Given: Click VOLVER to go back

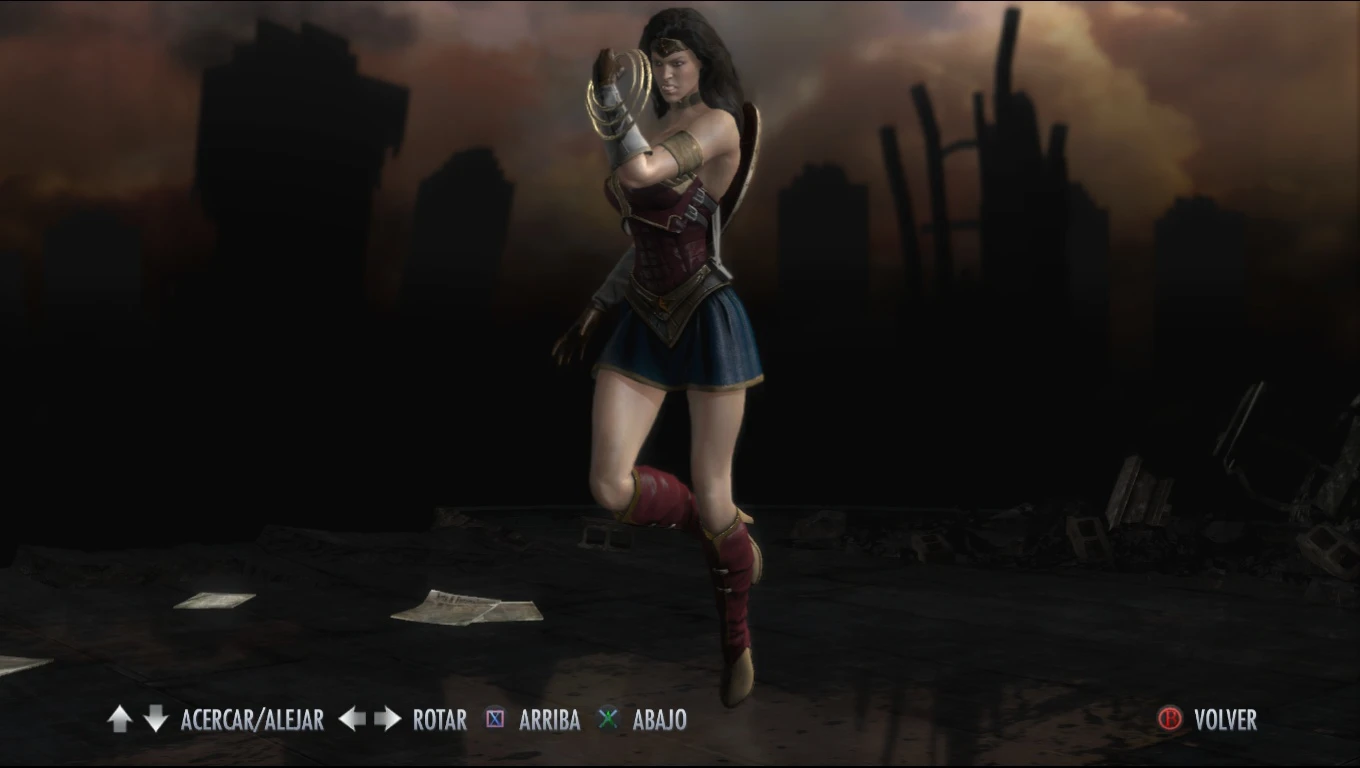Looking at the screenshot, I should [x=1224, y=719].
